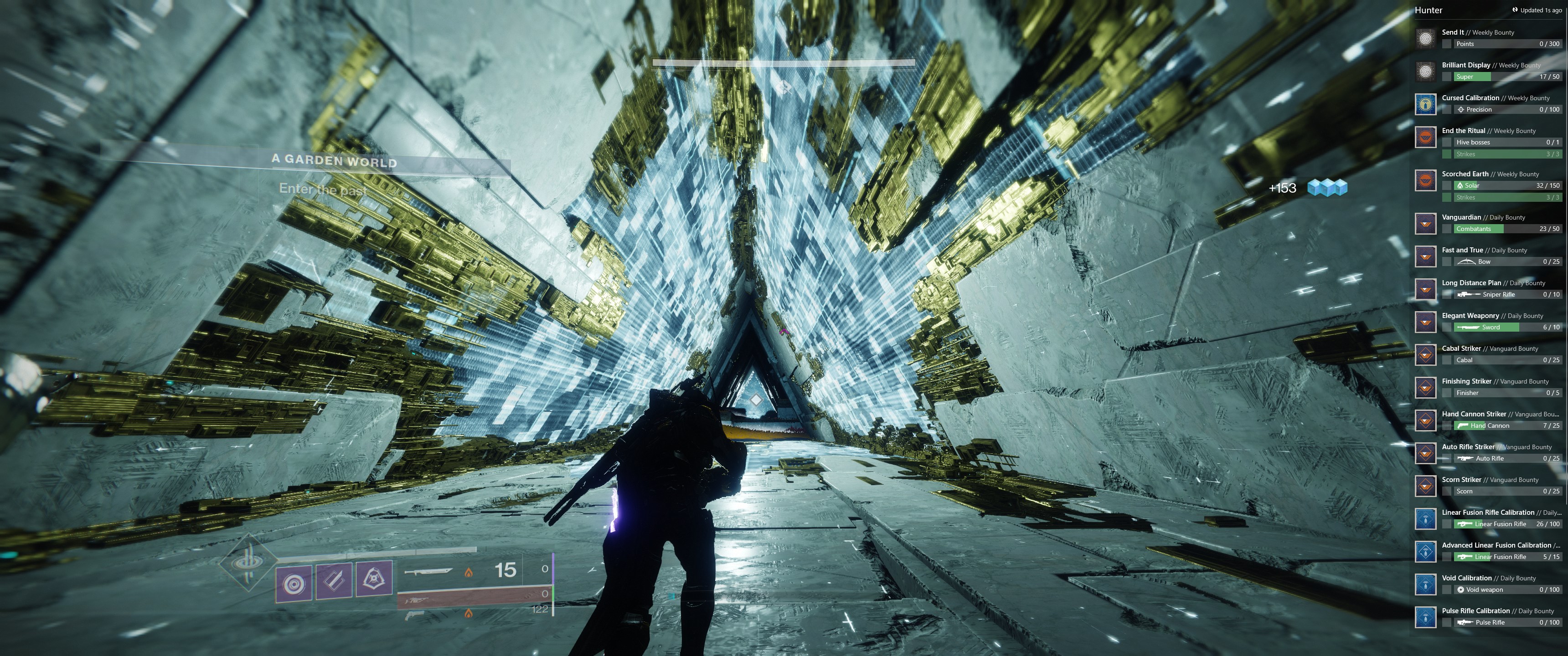Choose the Fast and True bow bounty

(x=1488, y=256)
